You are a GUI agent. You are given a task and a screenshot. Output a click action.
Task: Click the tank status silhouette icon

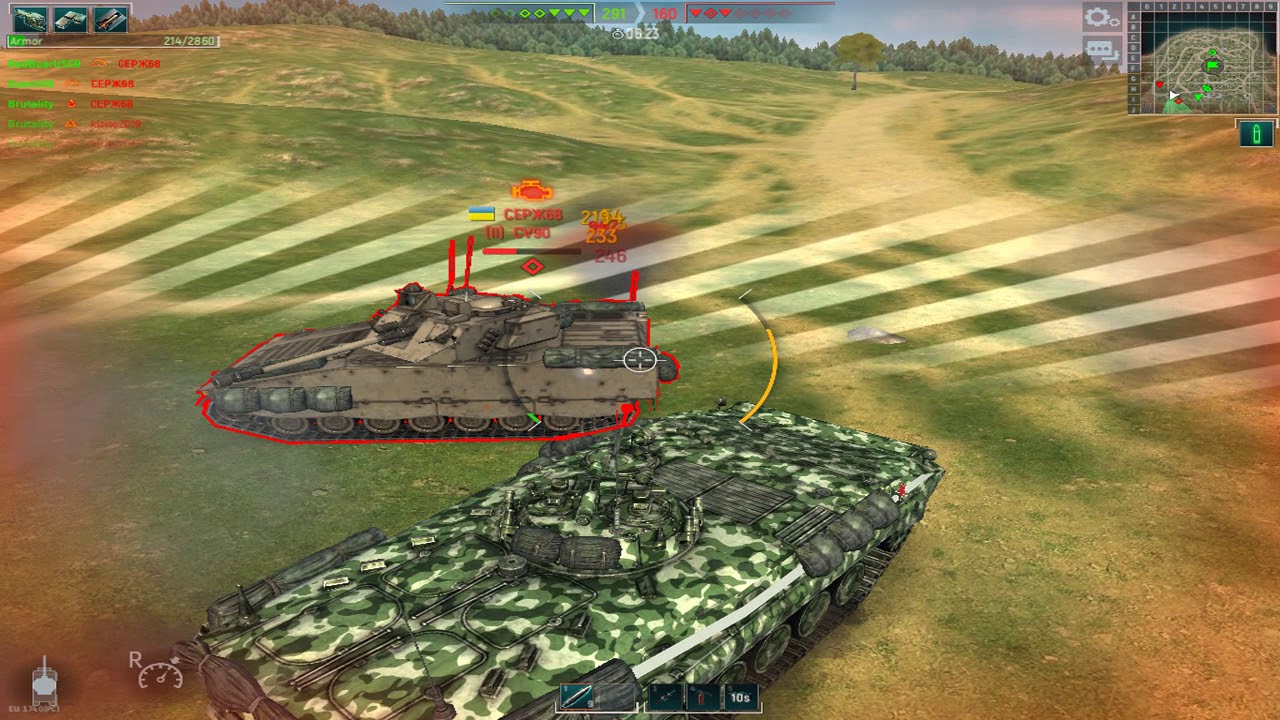(x=44, y=683)
